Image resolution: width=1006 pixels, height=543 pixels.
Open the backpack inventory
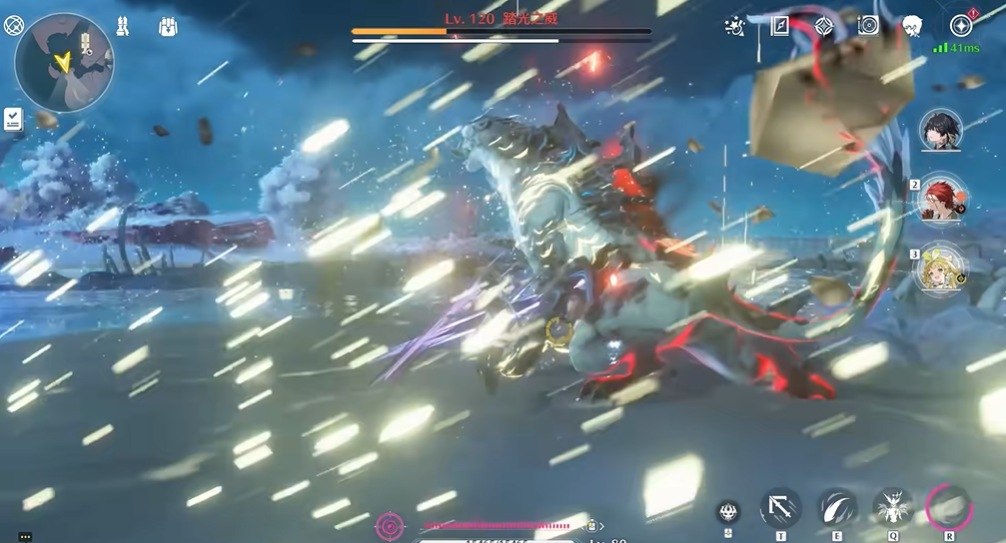[x=168, y=27]
